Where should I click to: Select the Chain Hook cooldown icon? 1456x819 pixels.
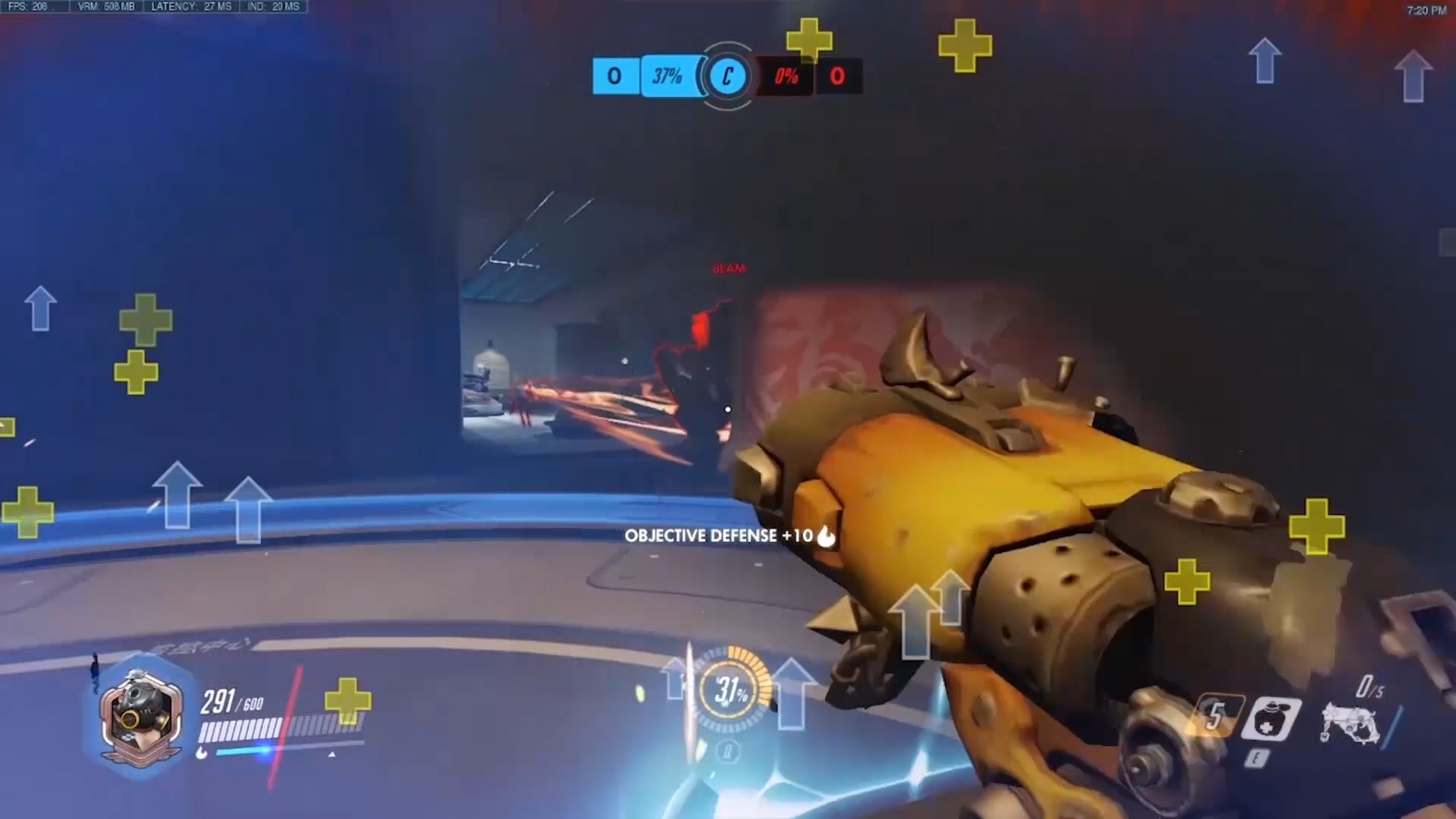point(1216,716)
